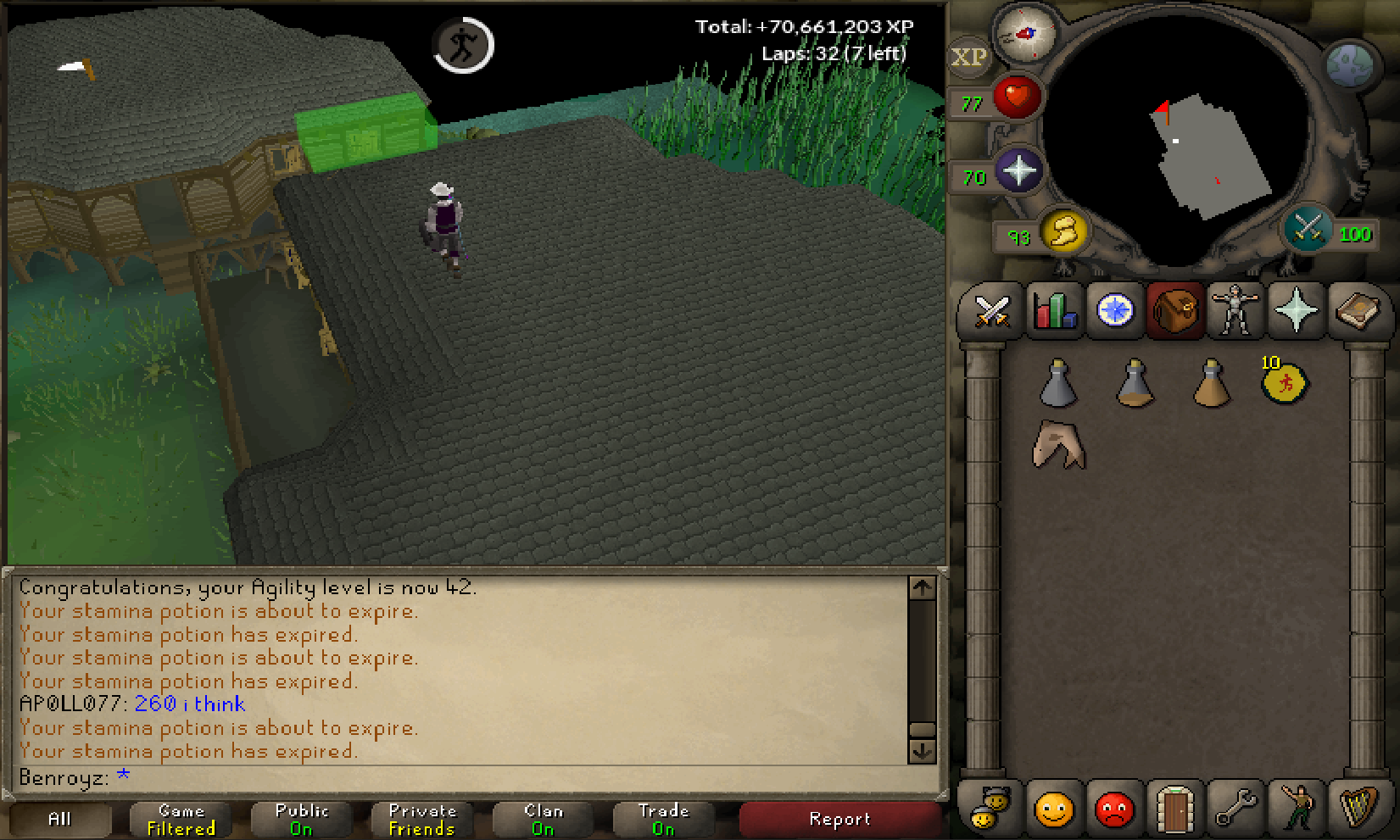
Task: Click the special attack orb
Action: point(1307,229)
